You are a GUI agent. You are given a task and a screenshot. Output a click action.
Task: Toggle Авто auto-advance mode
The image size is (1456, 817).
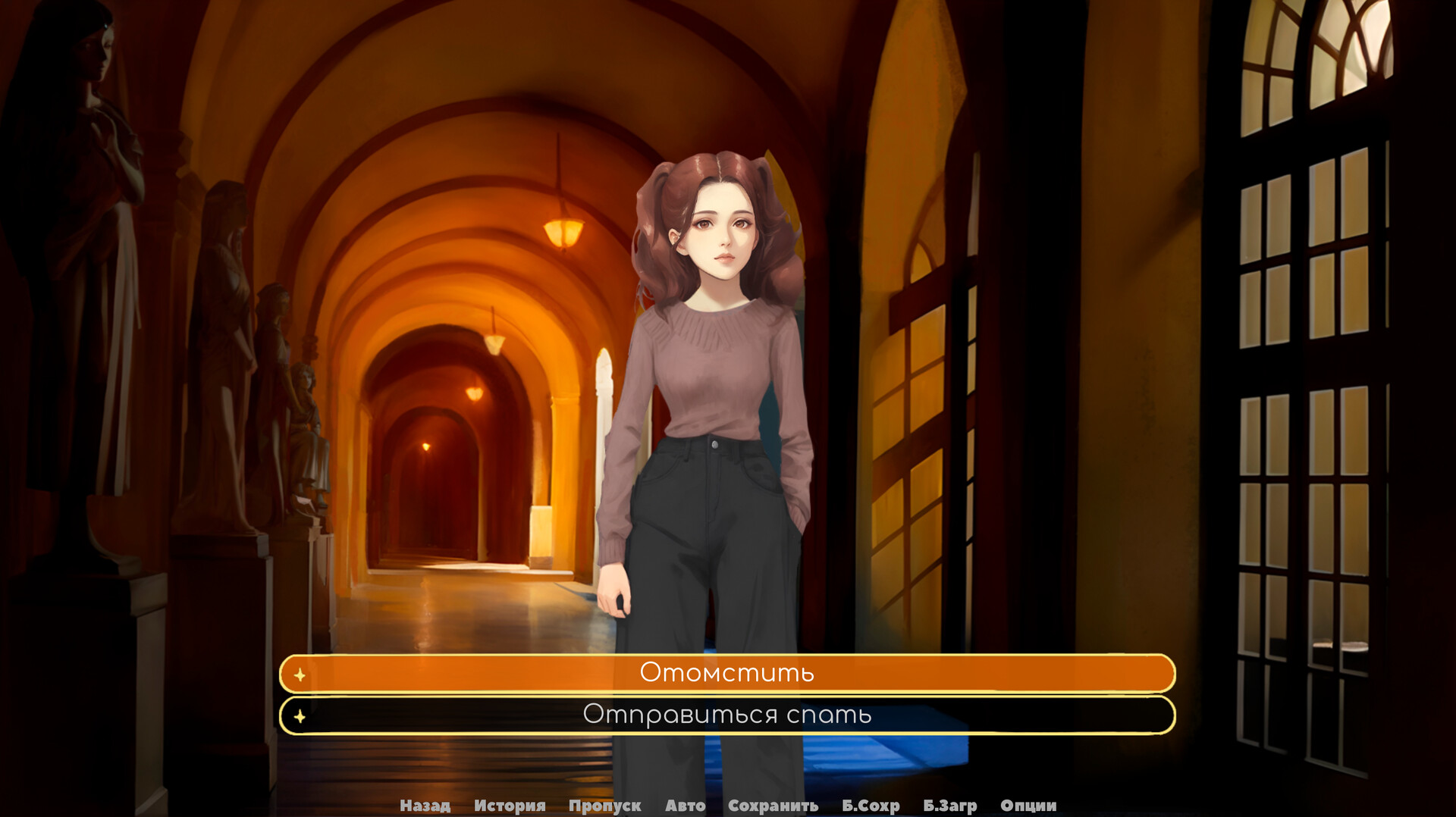tap(685, 806)
